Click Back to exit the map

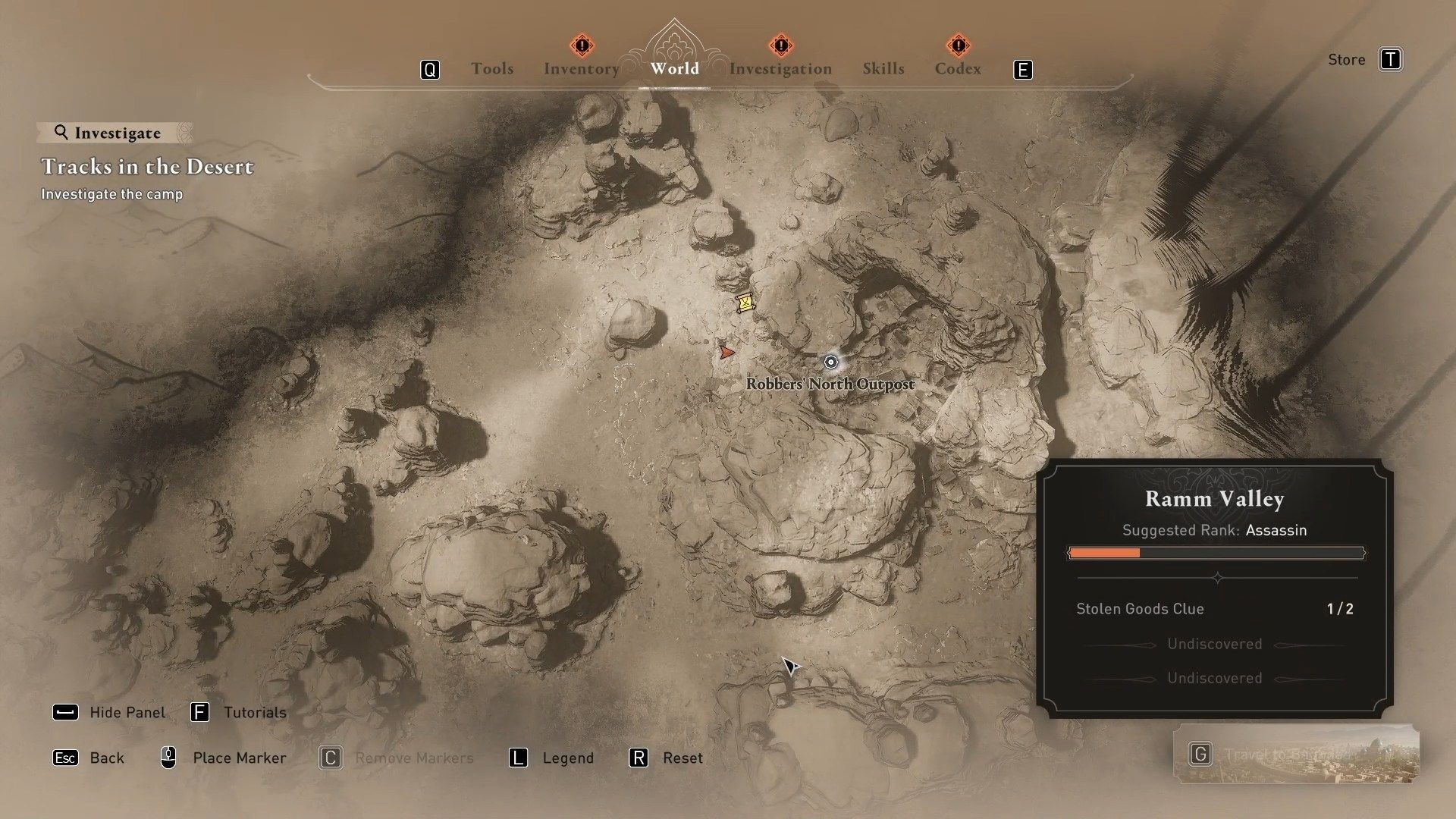tap(107, 758)
